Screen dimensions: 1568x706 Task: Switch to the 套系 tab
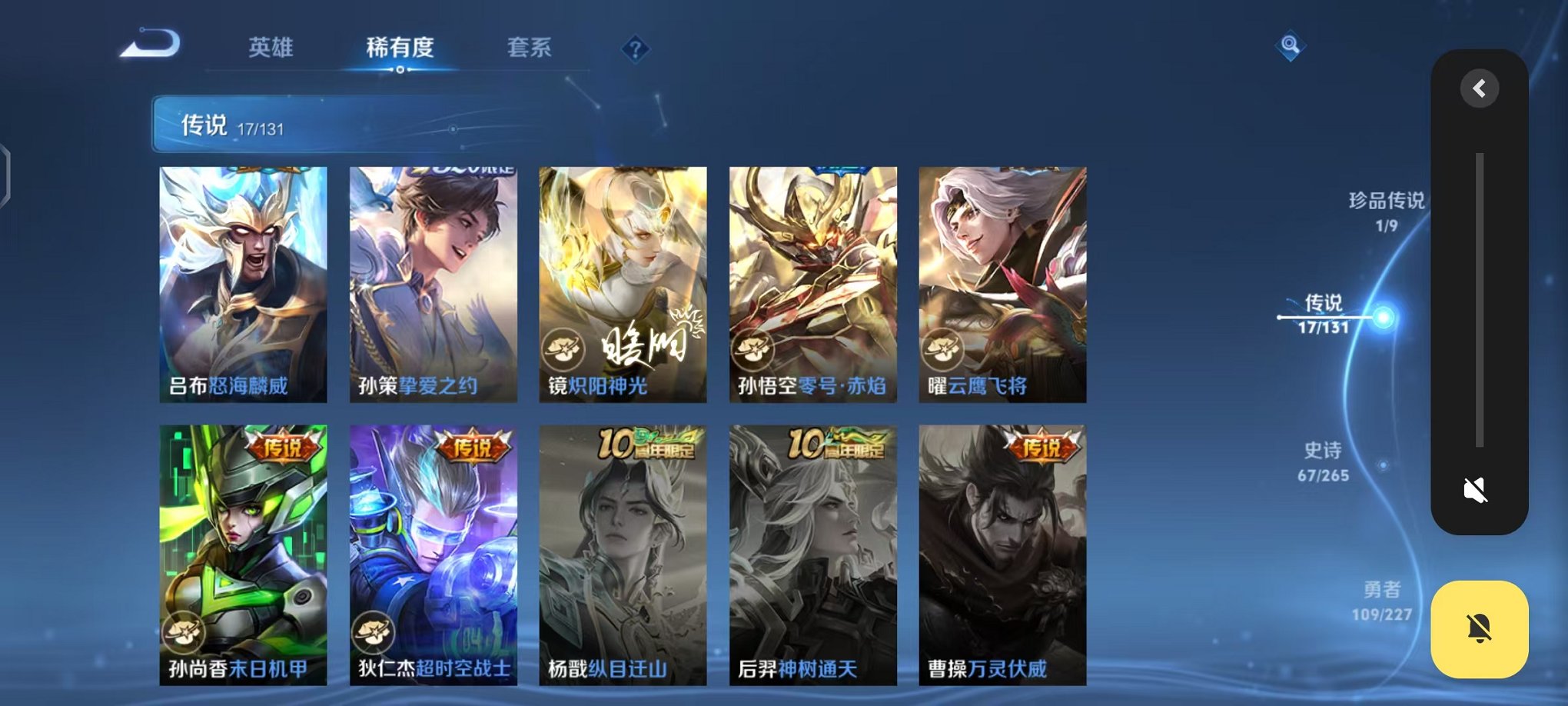(529, 48)
